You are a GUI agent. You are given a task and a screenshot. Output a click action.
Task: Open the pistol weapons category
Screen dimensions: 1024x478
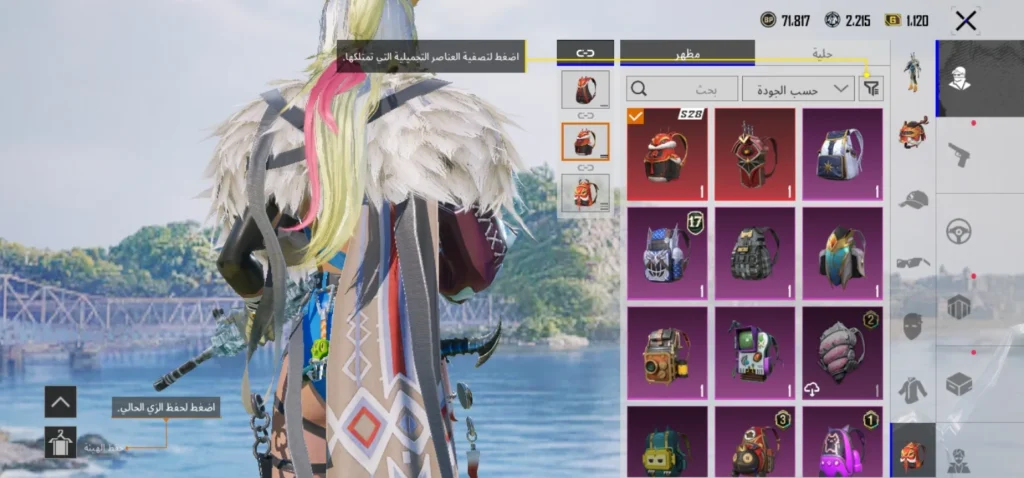[x=959, y=153]
